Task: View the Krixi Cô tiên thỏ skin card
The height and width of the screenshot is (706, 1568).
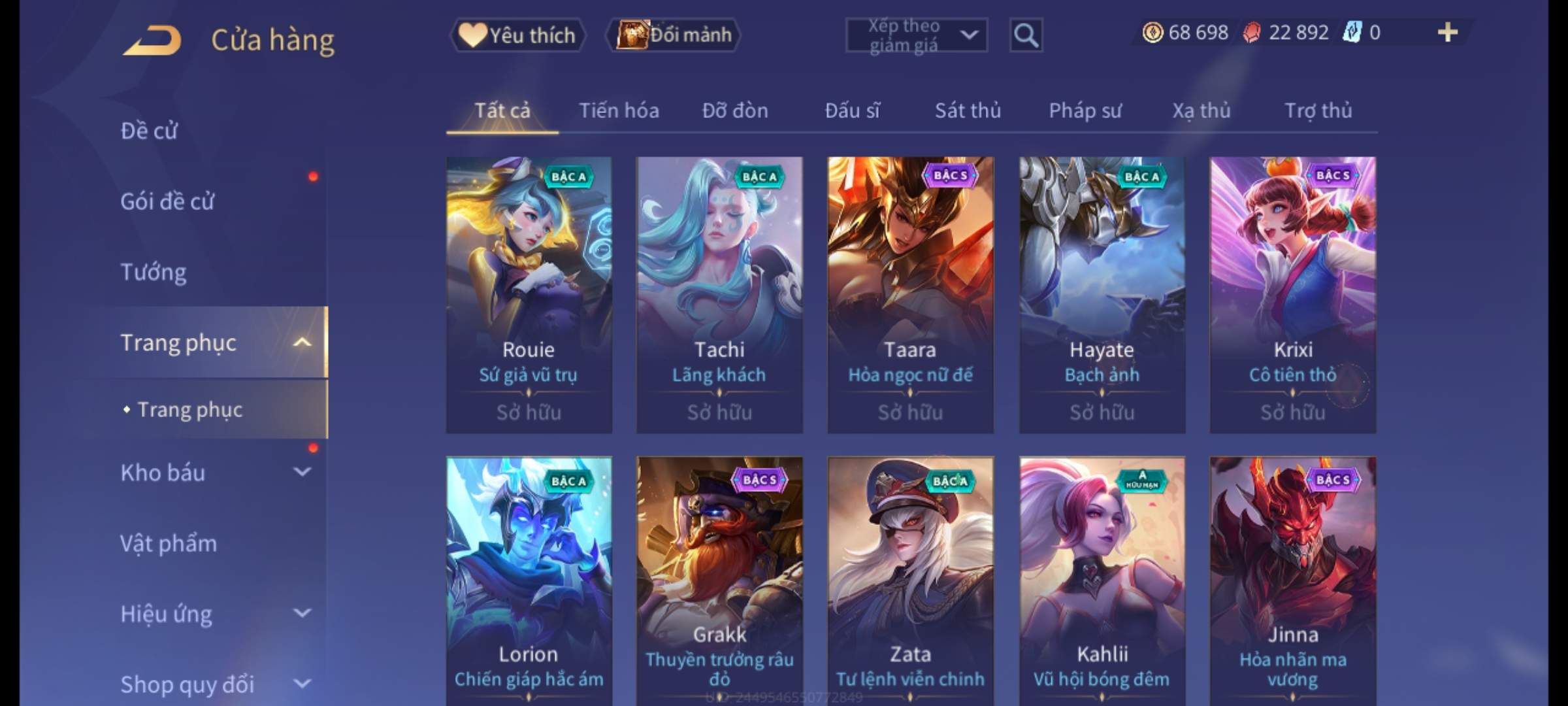Action: [1292, 294]
